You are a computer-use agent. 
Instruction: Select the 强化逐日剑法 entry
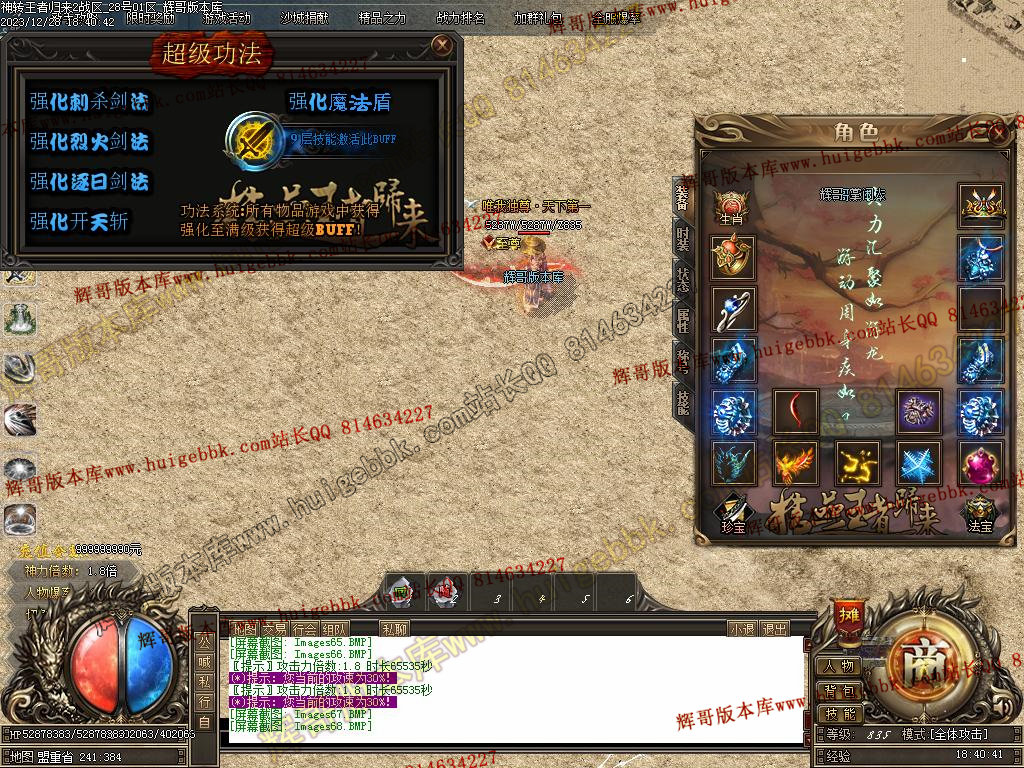point(89,182)
